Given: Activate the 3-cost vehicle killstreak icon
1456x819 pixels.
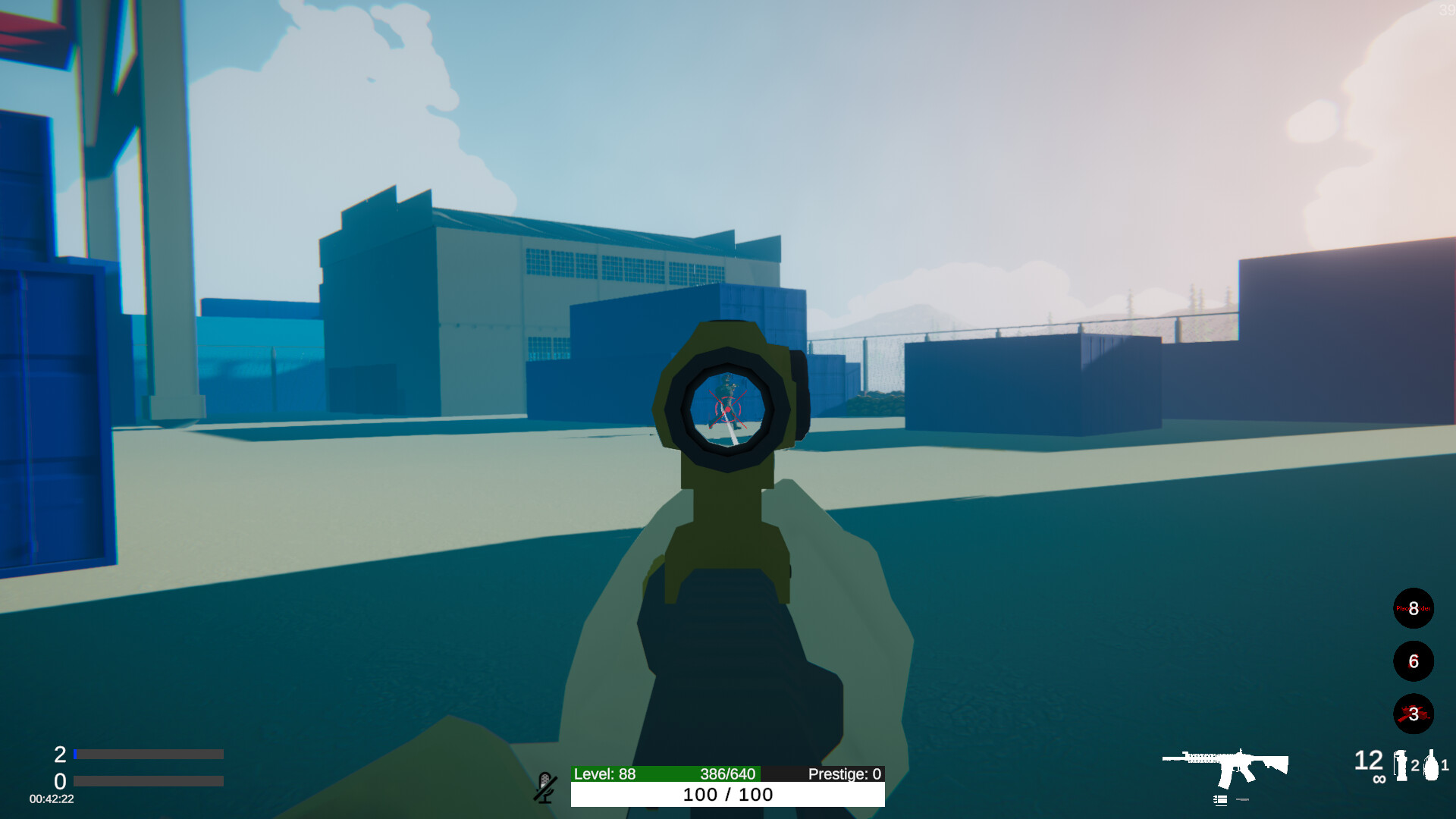Looking at the screenshot, I should coord(1414,714).
